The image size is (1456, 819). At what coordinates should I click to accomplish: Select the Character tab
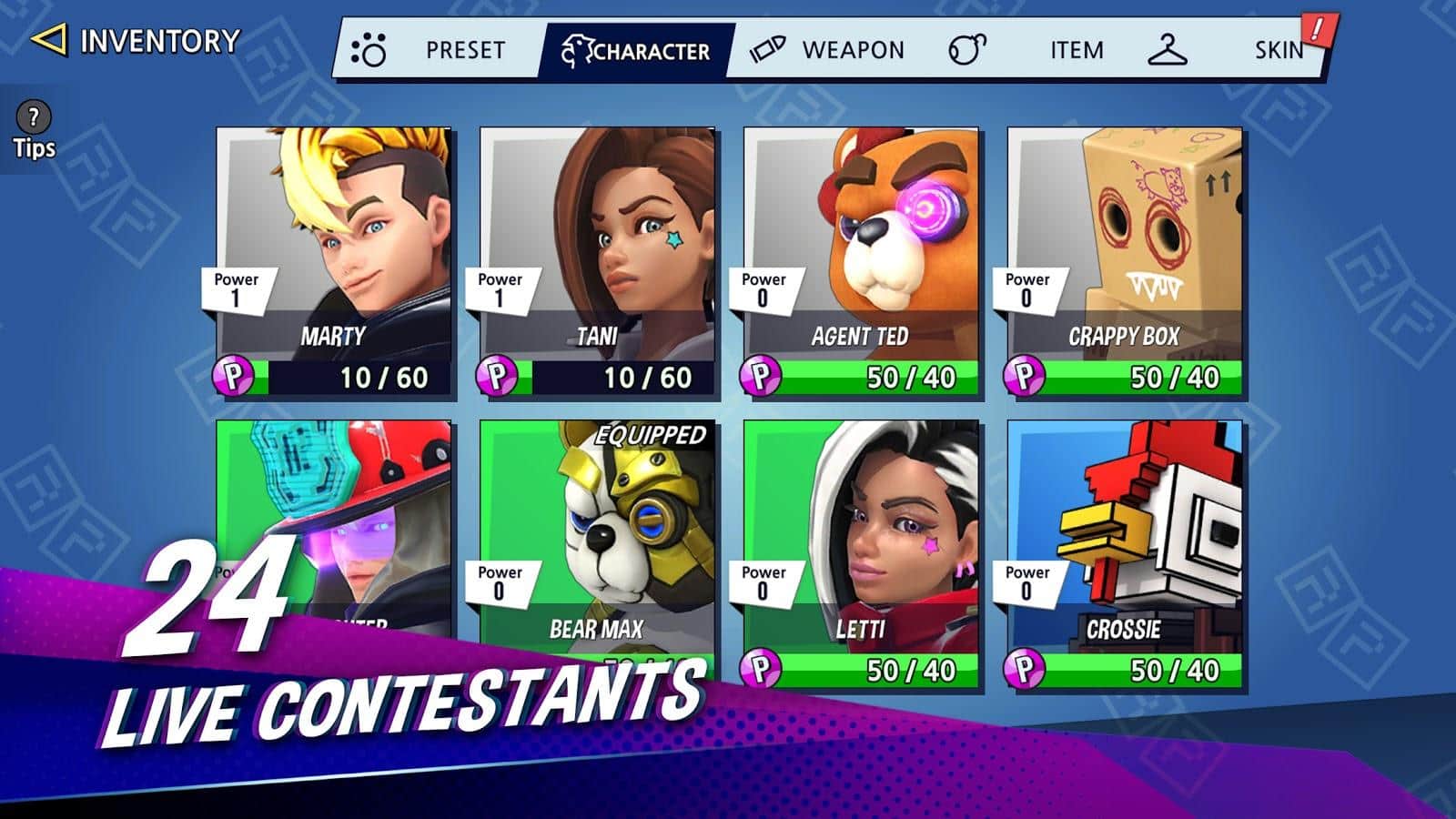[636, 50]
